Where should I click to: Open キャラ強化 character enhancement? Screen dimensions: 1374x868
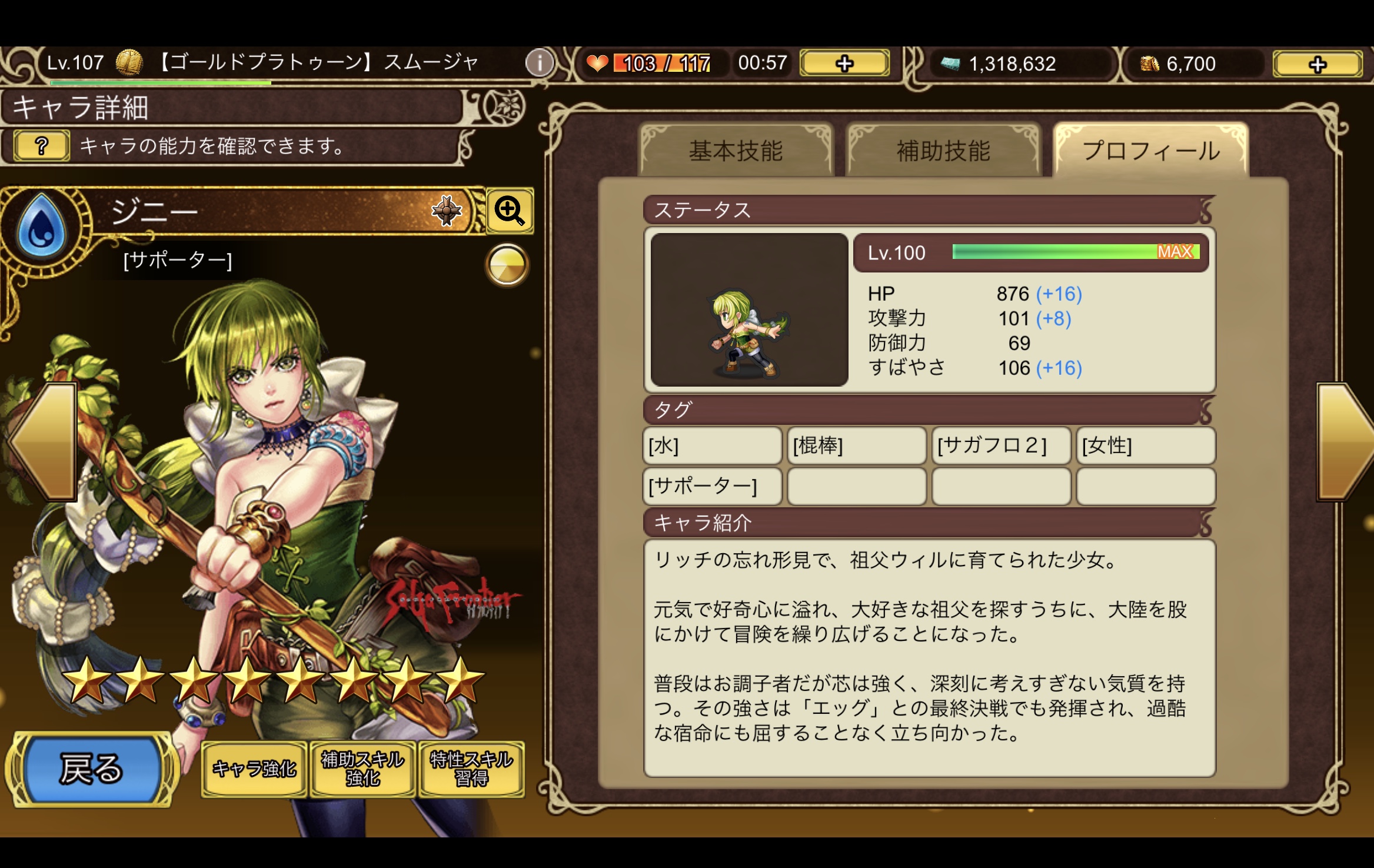pyautogui.click(x=254, y=769)
